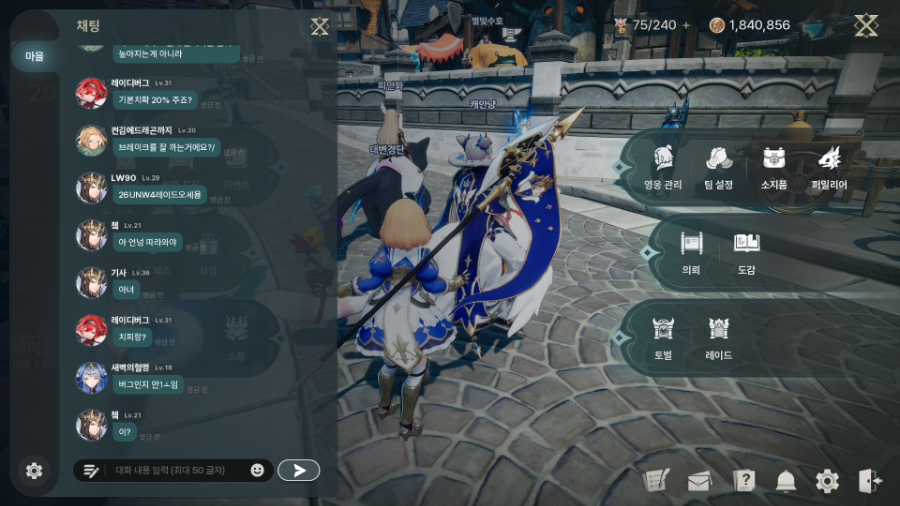Open the 의뢰 requests menu
Viewport: 900px width, 506px height.
[691, 252]
